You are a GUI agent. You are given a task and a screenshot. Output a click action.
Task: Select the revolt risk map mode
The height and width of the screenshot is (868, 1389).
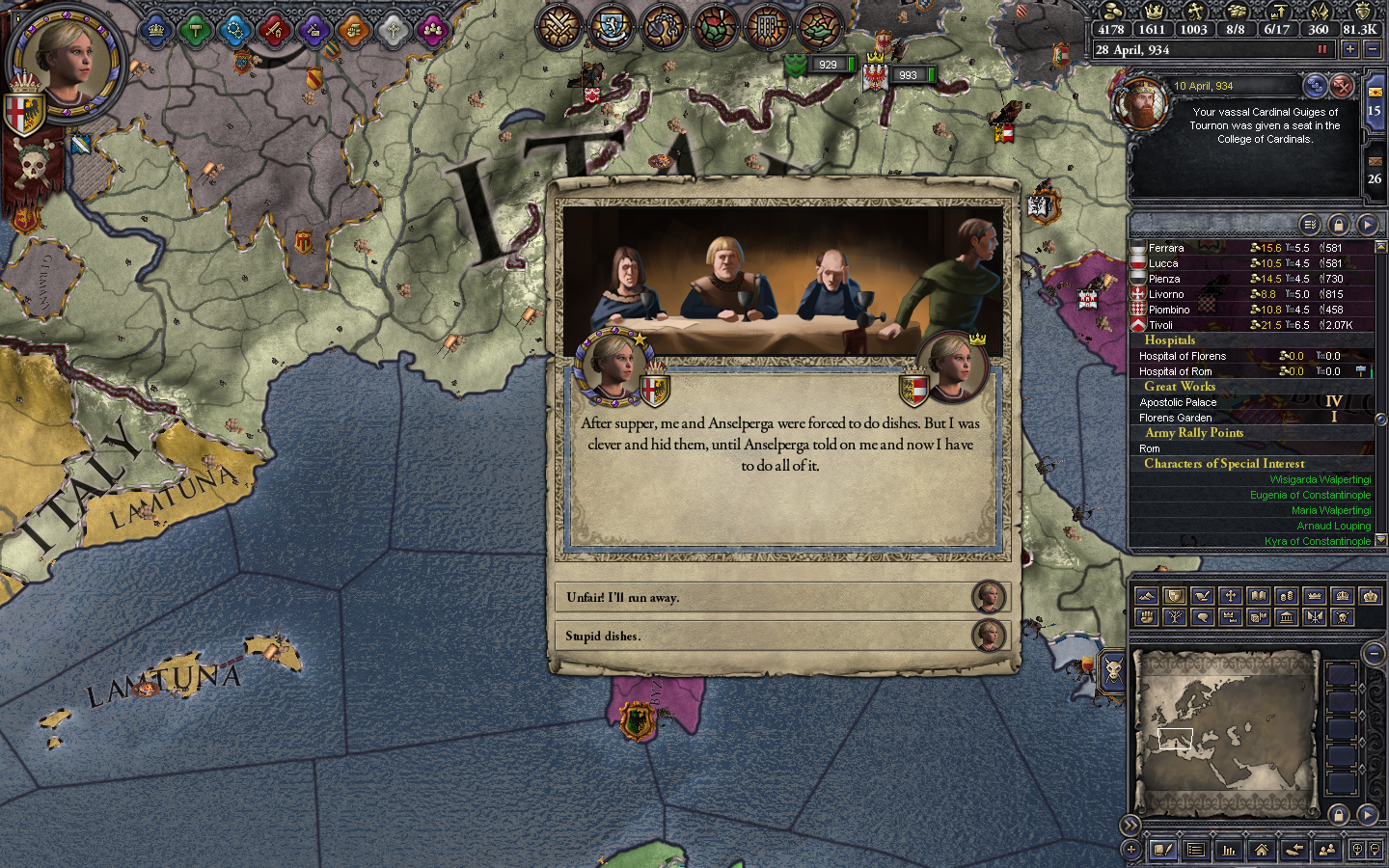click(1147, 617)
